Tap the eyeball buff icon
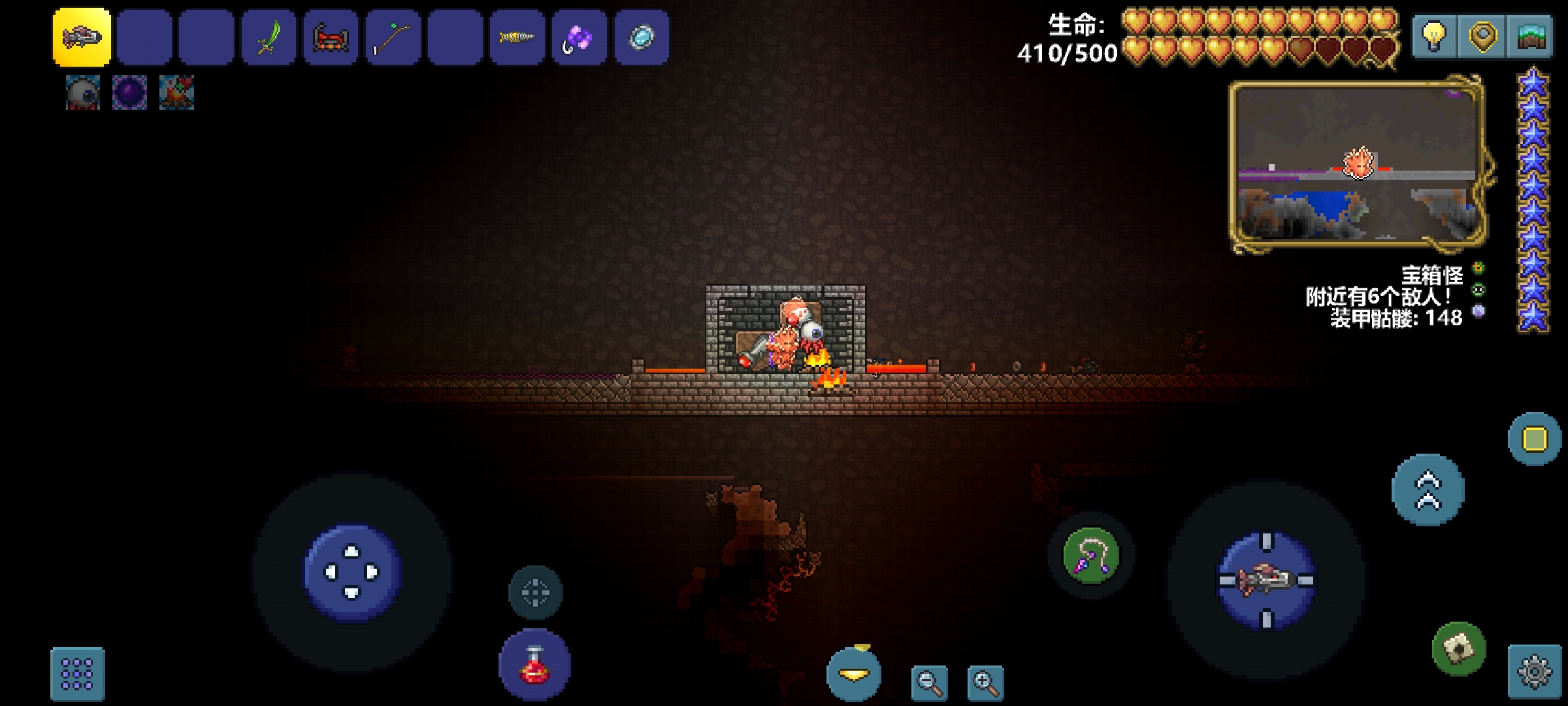 (83, 92)
